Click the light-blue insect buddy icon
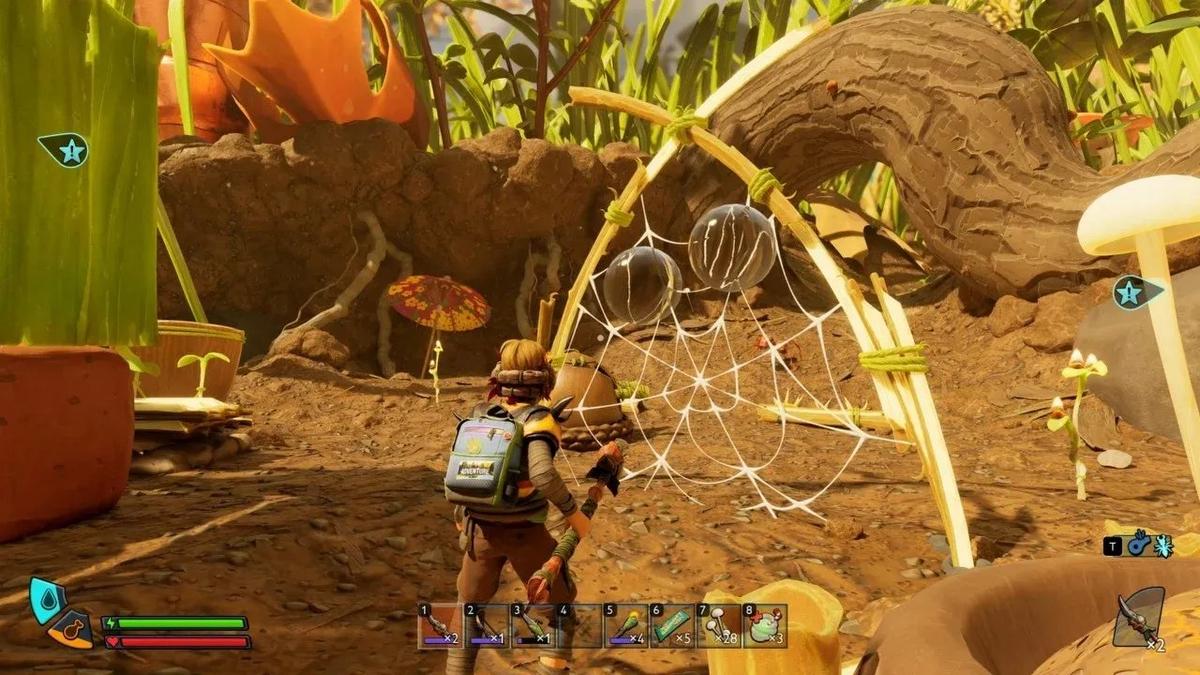The image size is (1200, 675). pyautogui.click(x=1163, y=546)
